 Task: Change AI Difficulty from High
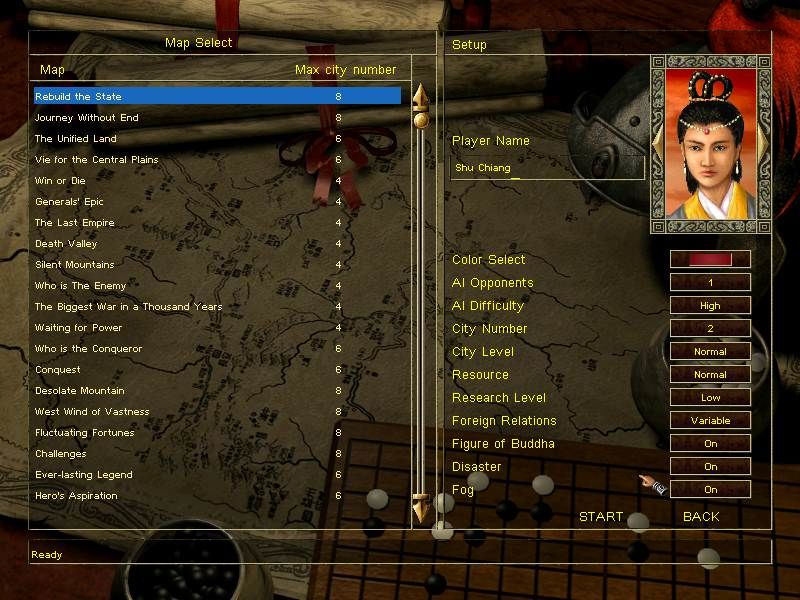[710, 306]
